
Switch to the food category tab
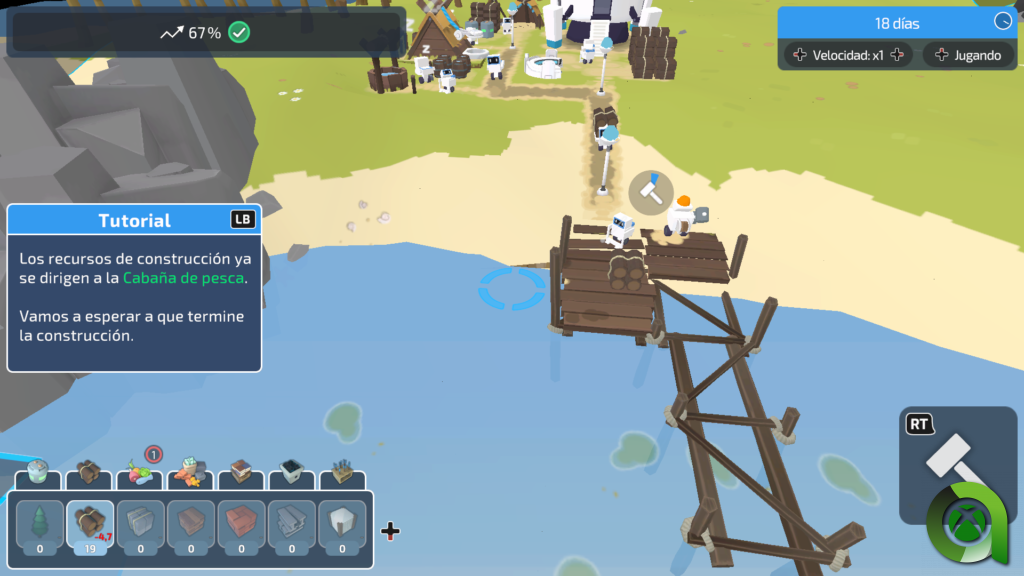tap(139, 472)
